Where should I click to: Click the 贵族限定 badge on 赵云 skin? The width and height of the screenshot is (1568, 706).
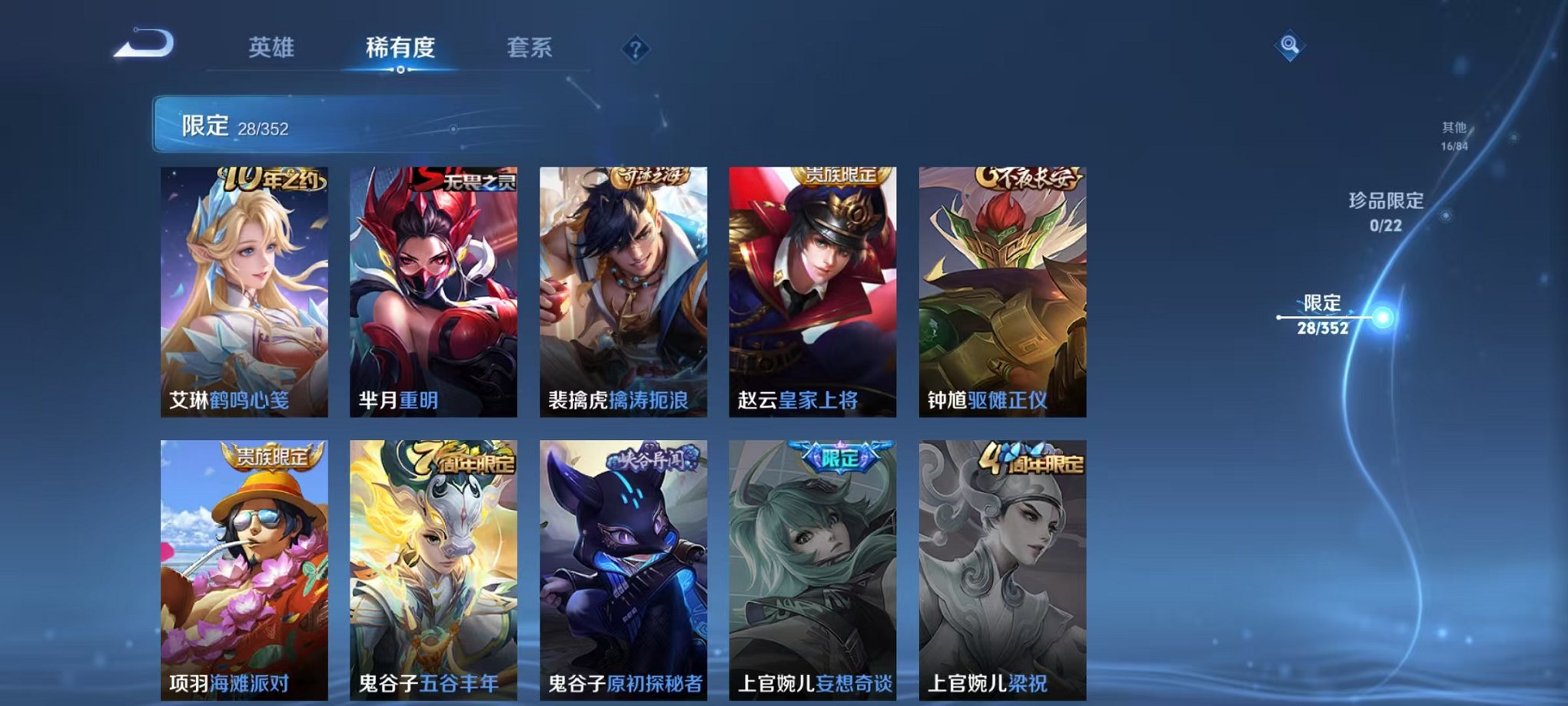838,177
